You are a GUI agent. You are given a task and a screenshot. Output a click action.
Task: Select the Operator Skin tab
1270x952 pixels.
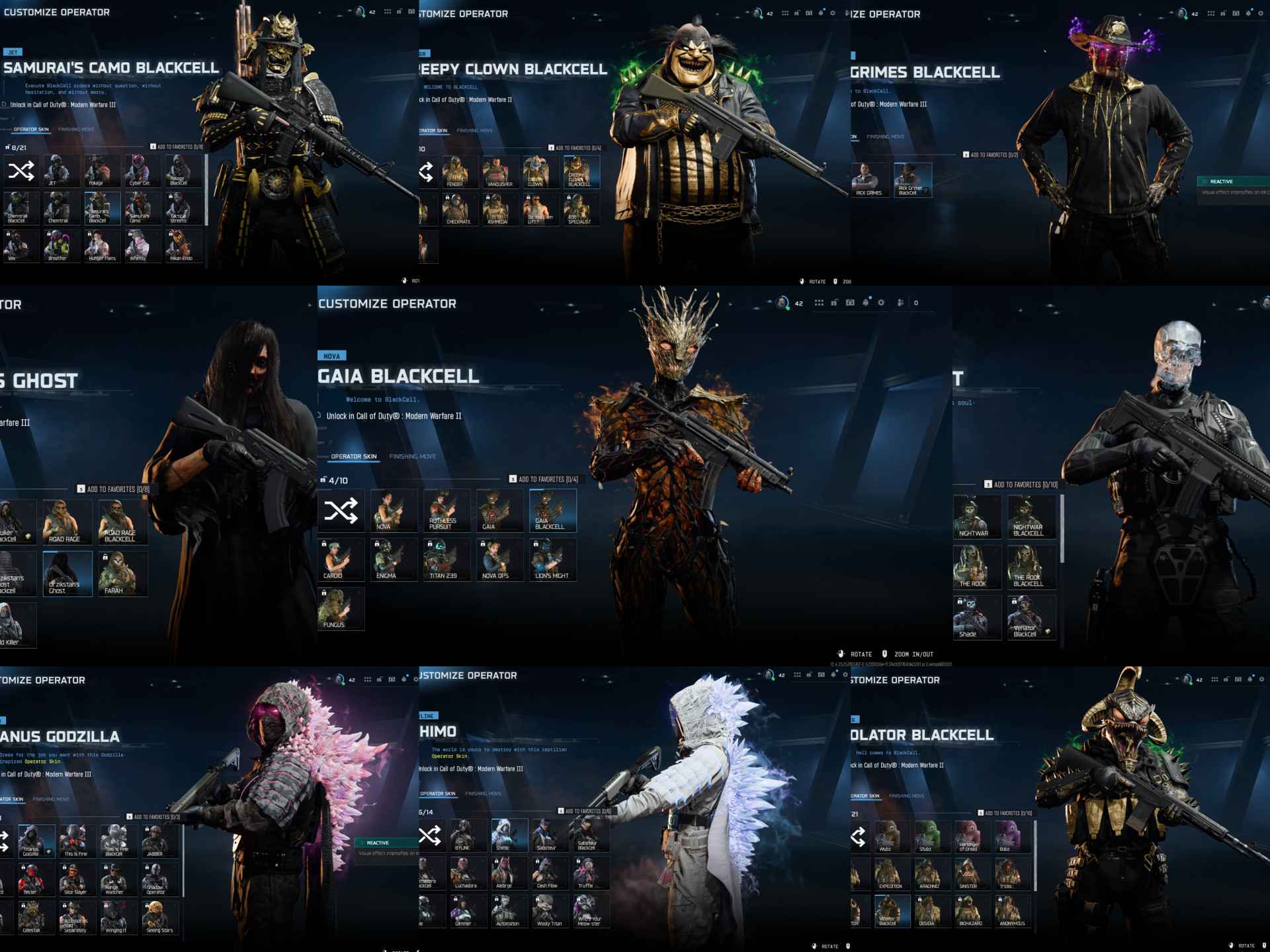[354, 456]
